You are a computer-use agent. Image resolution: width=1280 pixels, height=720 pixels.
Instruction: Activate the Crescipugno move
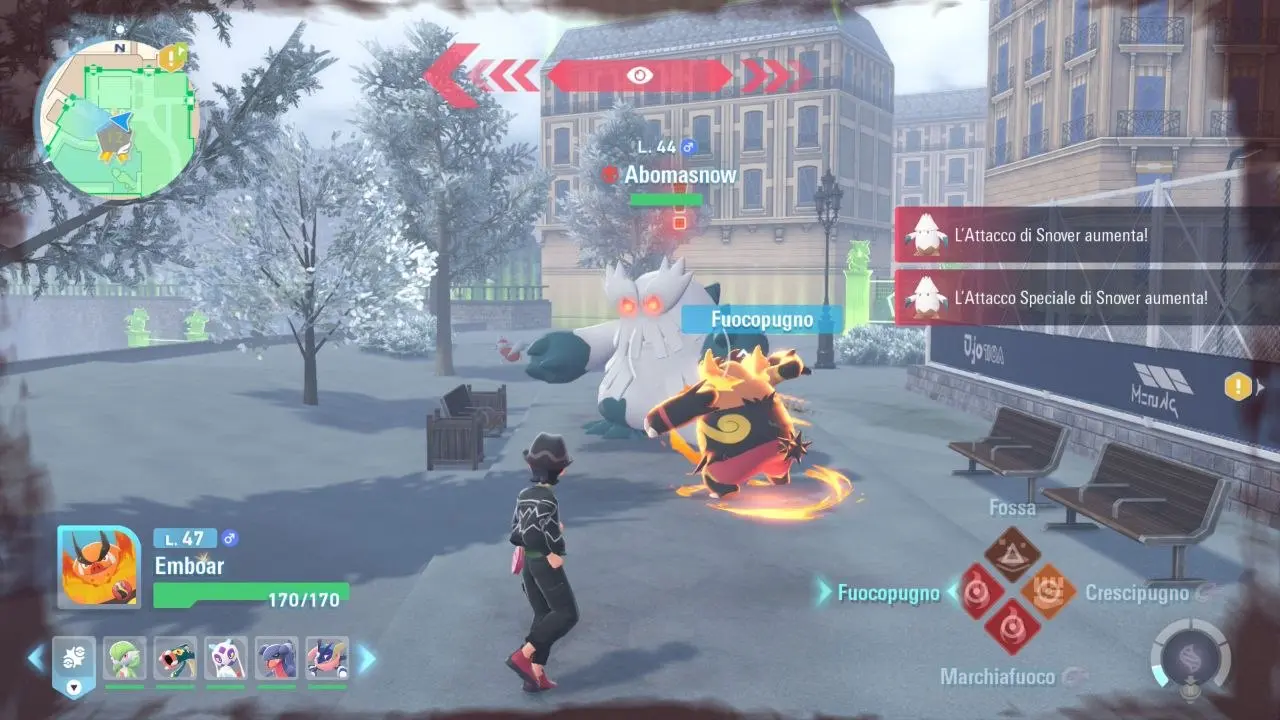click(1048, 592)
